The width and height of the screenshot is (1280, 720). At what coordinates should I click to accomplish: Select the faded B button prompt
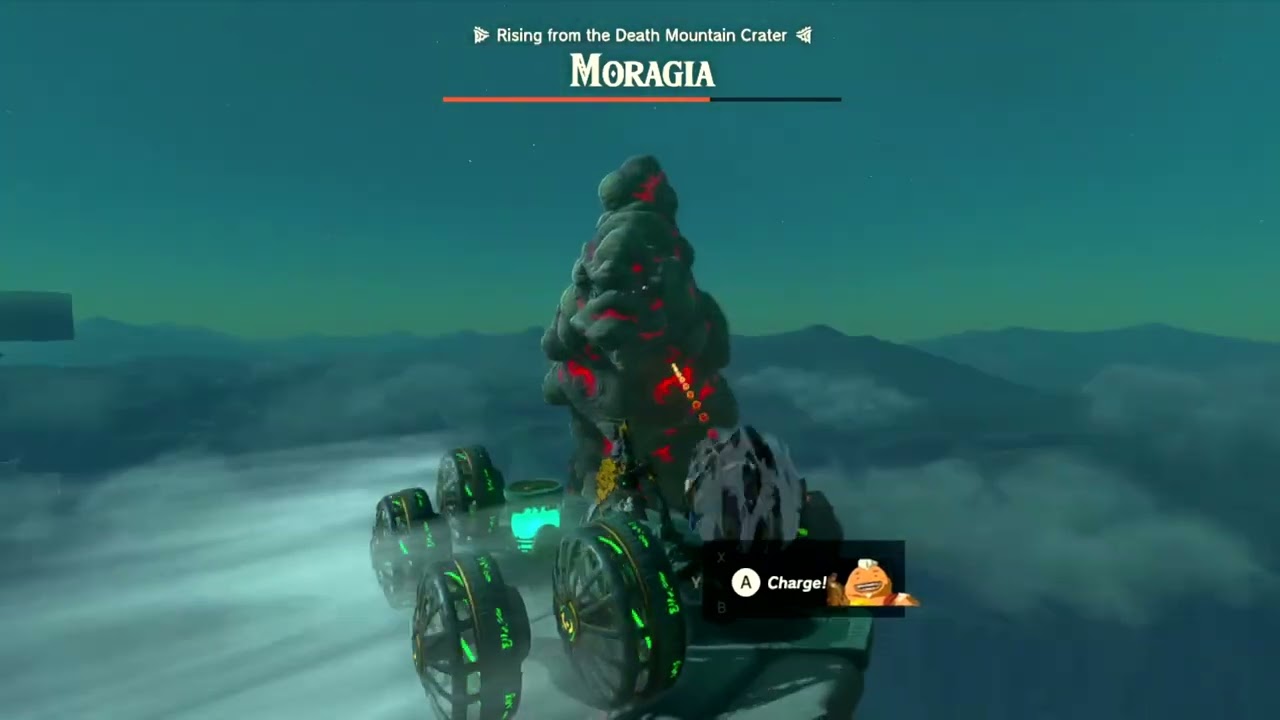click(721, 605)
